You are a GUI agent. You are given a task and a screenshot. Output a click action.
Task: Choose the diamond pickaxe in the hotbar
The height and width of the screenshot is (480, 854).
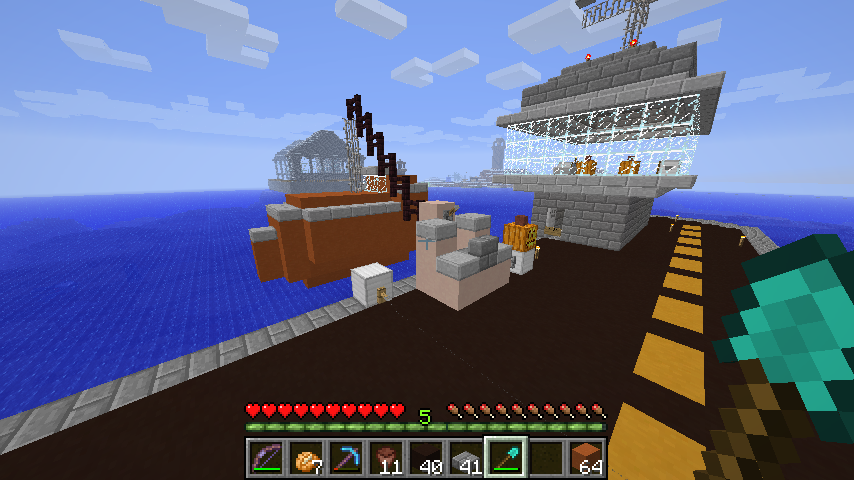345,459
